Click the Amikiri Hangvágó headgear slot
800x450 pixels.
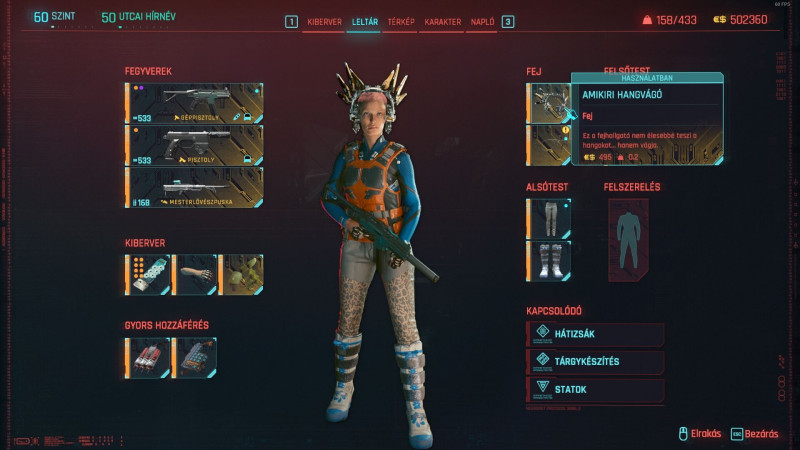[548, 103]
